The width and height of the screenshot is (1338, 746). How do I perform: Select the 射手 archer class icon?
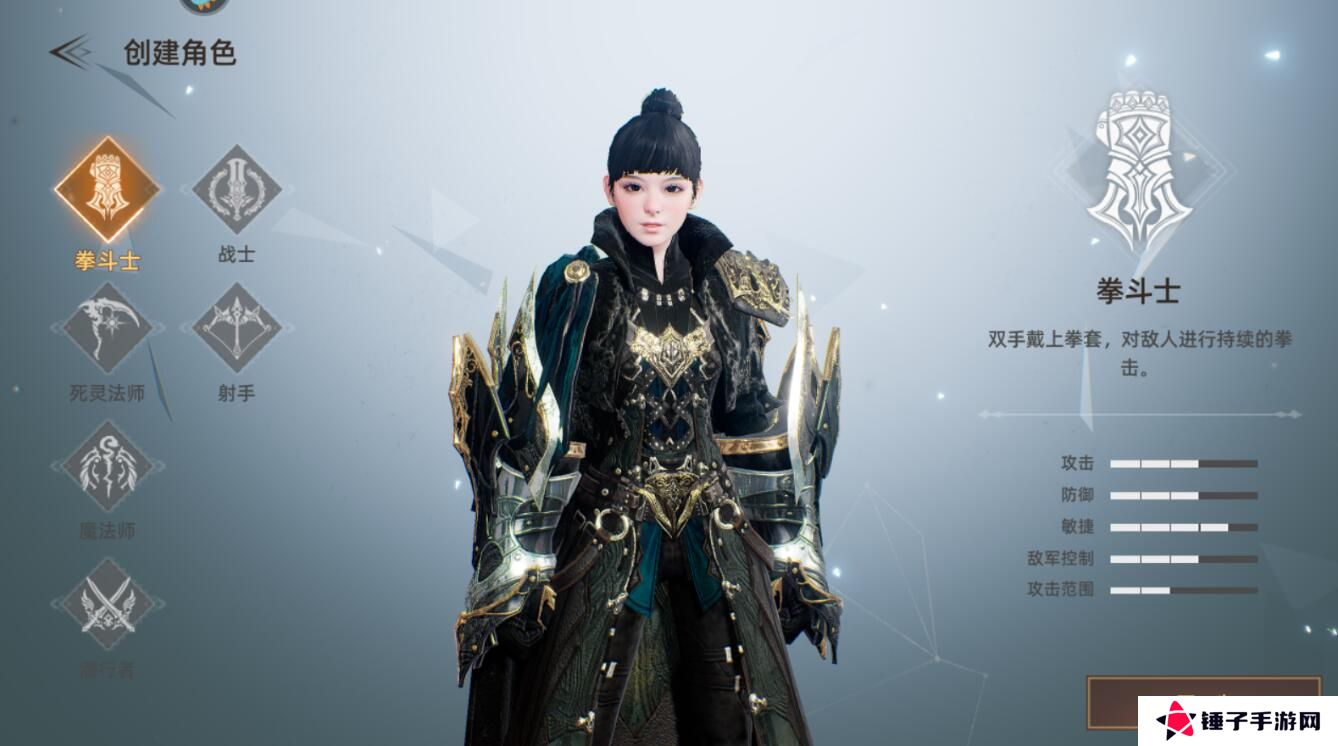click(x=236, y=328)
